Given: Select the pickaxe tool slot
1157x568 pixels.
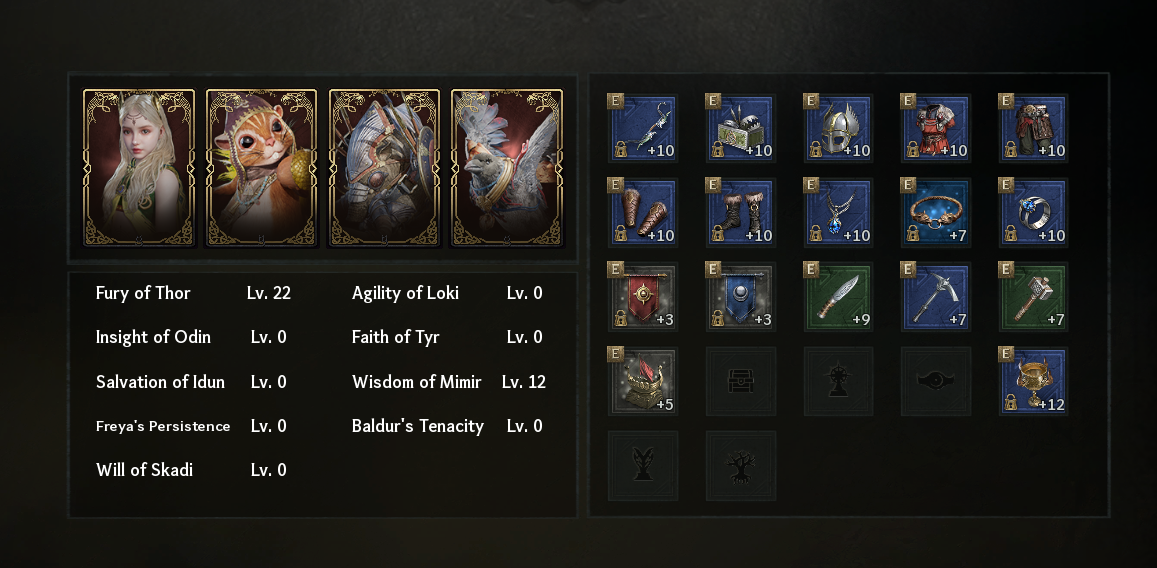Looking at the screenshot, I should [x=936, y=297].
